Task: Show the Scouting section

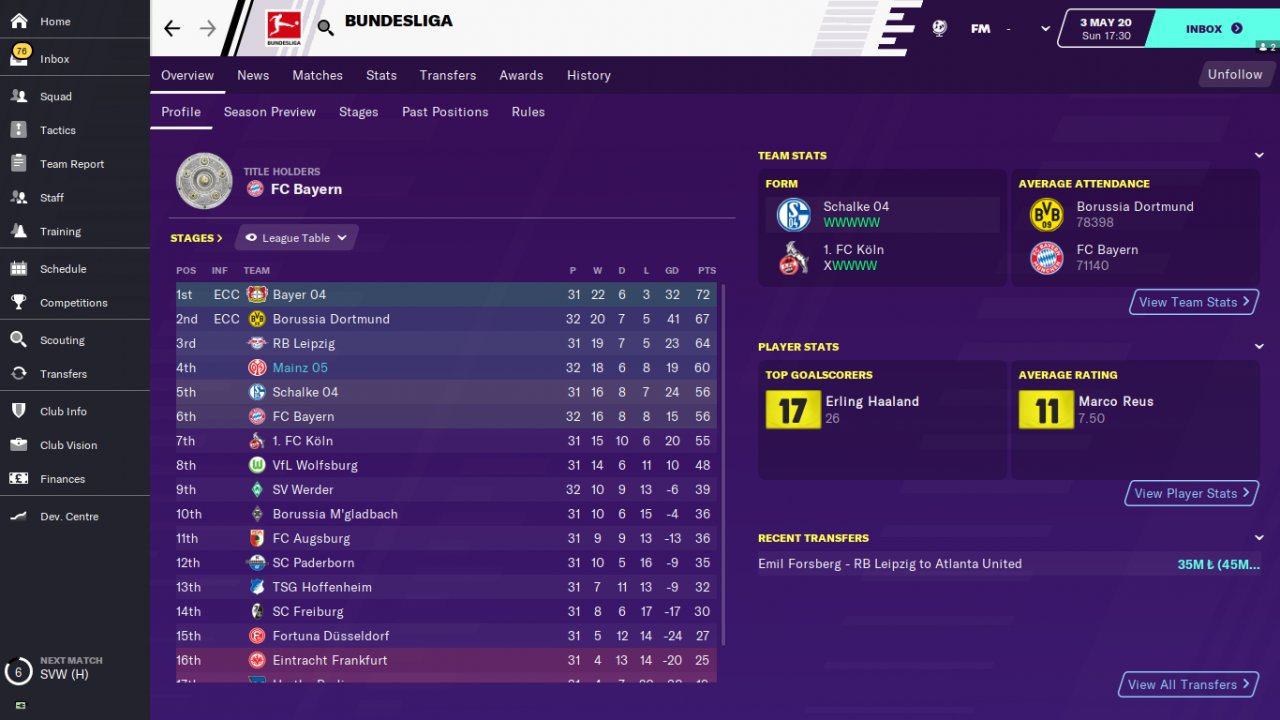Action: pyautogui.click(x=62, y=341)
